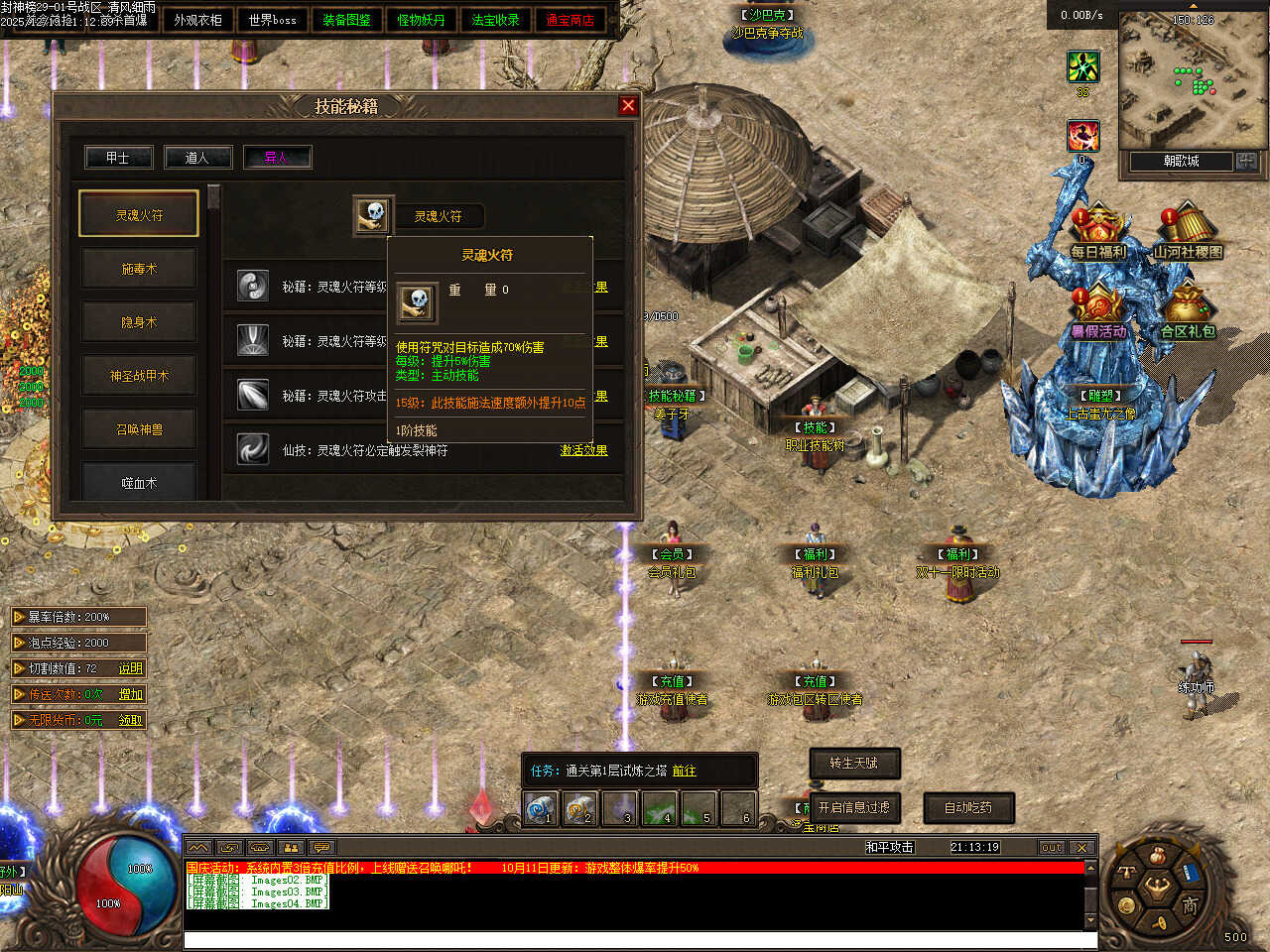Viewport: 1270px width, 952px height.
Task: Click 激活效果 link for the 仙技 row
Action: tap(583, 450)
